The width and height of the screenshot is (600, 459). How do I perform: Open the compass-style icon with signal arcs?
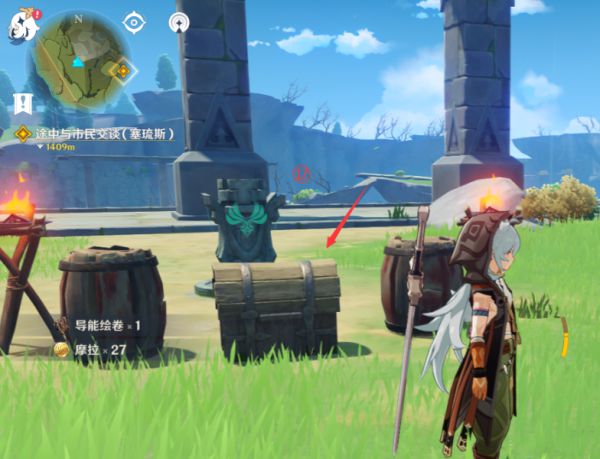181,22
